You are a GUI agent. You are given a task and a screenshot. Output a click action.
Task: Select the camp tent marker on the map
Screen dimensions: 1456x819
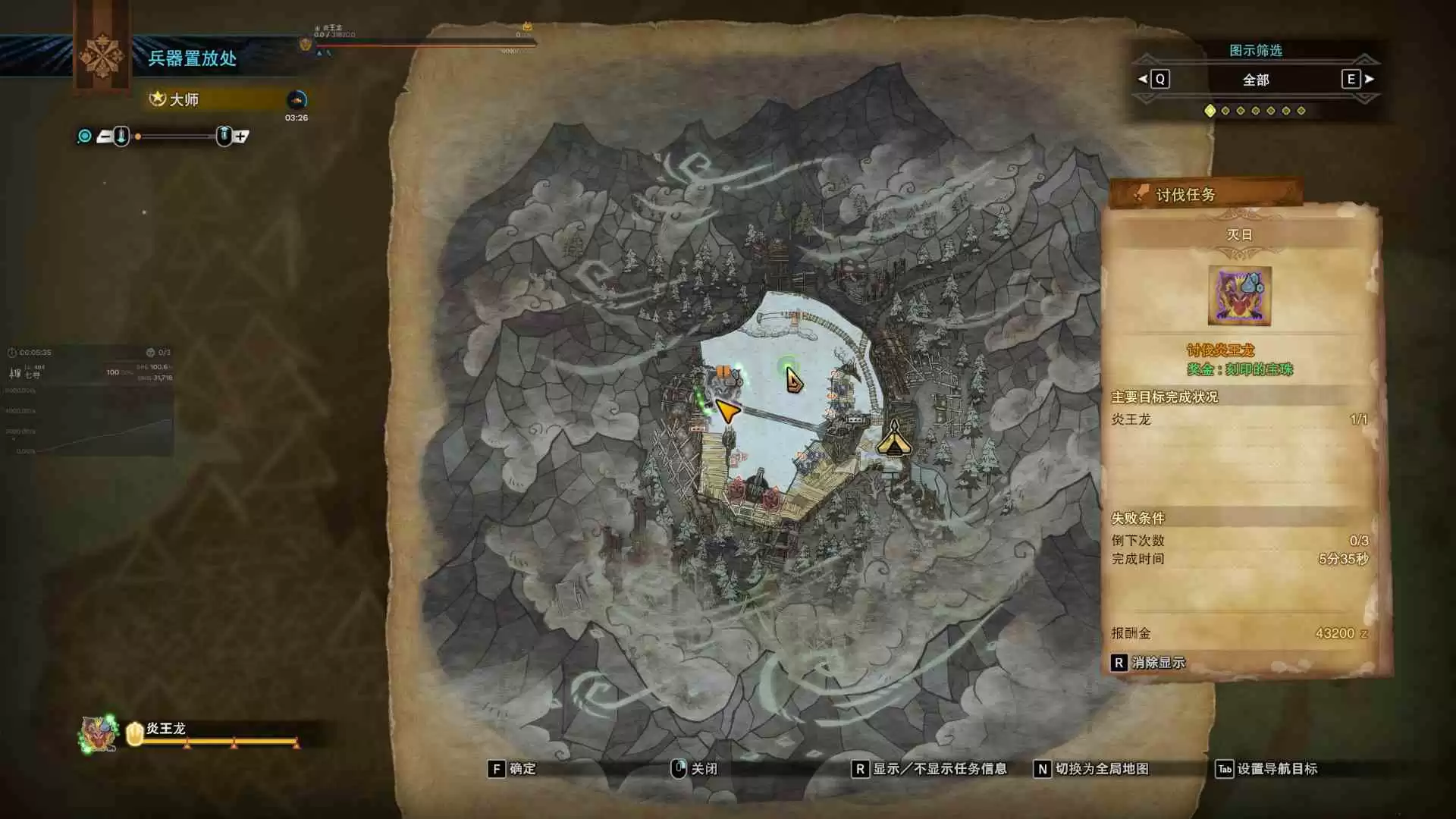[x=894, y=438]
